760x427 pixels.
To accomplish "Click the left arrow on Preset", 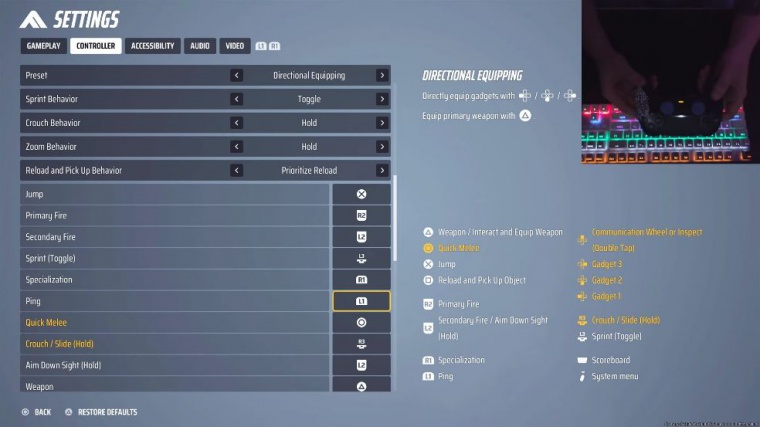I will (x=237, y=75).
